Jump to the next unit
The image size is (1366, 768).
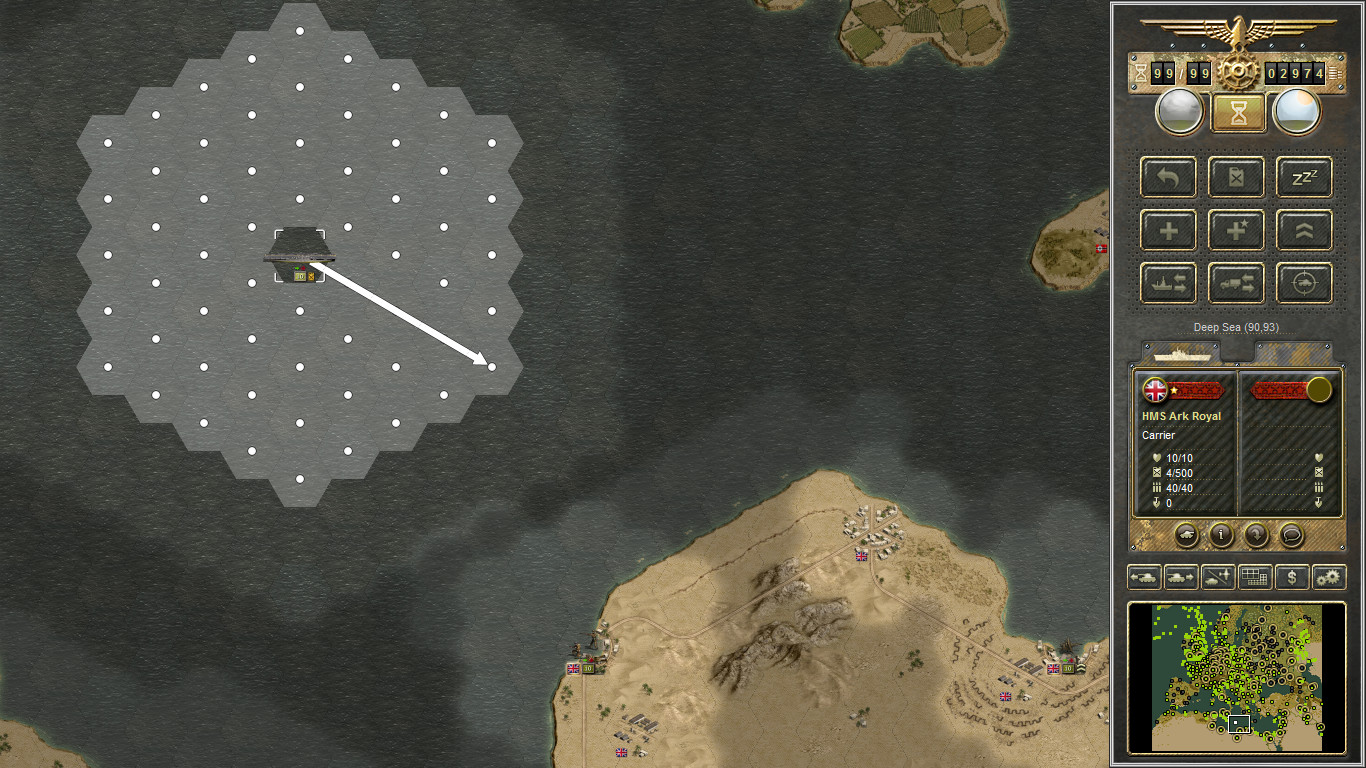coord(1181,577)
